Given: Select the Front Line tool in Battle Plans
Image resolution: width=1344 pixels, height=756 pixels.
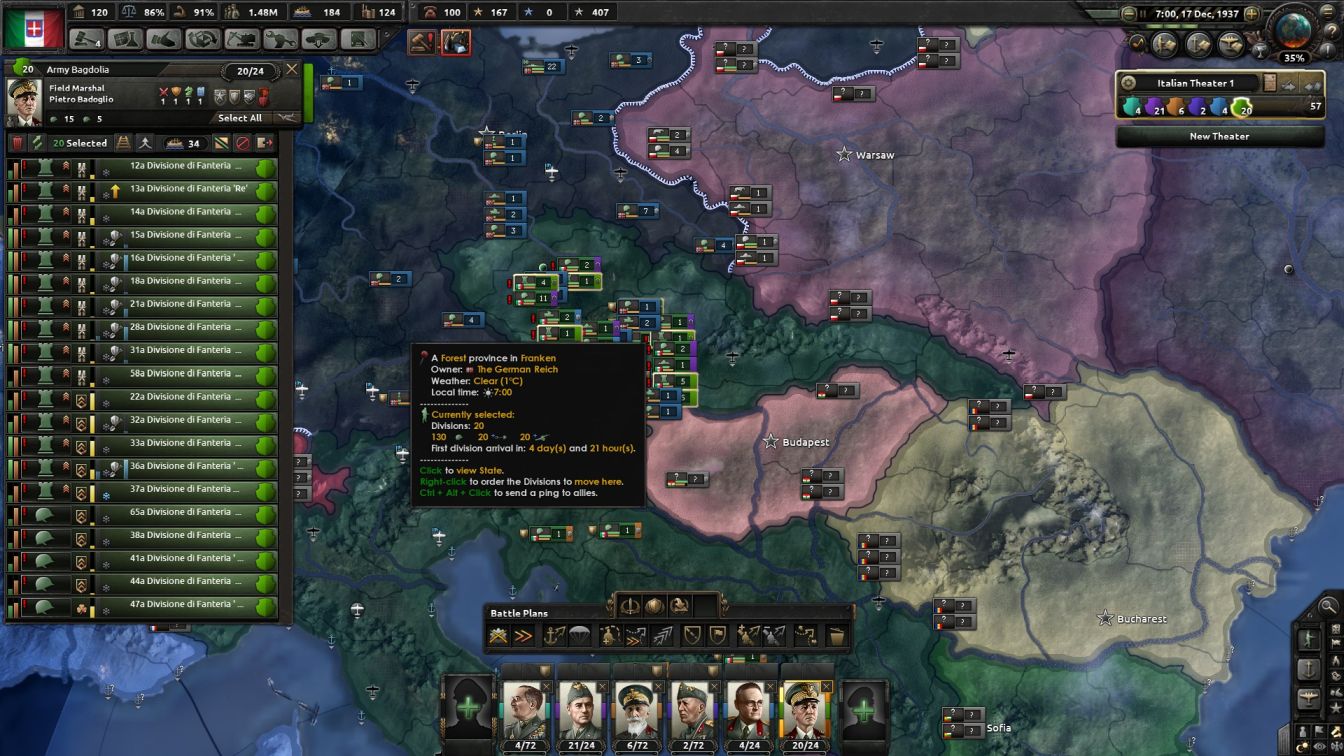Looking at the screenshot, I should pos(498,636).
